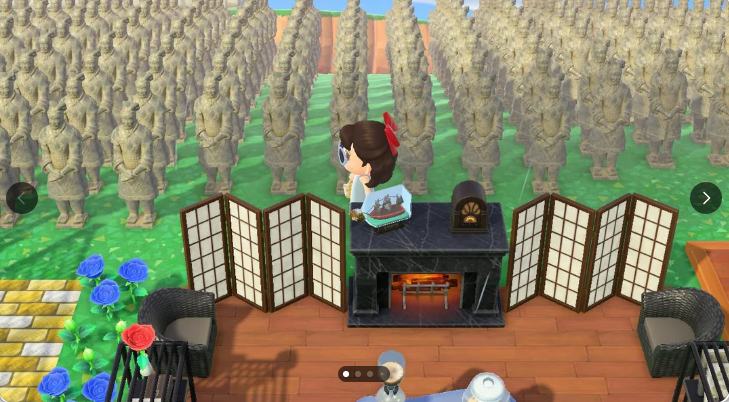This screenshot has height=402, width=729.
Task: Go to the next image in the carousel
Action: [705, 198]
